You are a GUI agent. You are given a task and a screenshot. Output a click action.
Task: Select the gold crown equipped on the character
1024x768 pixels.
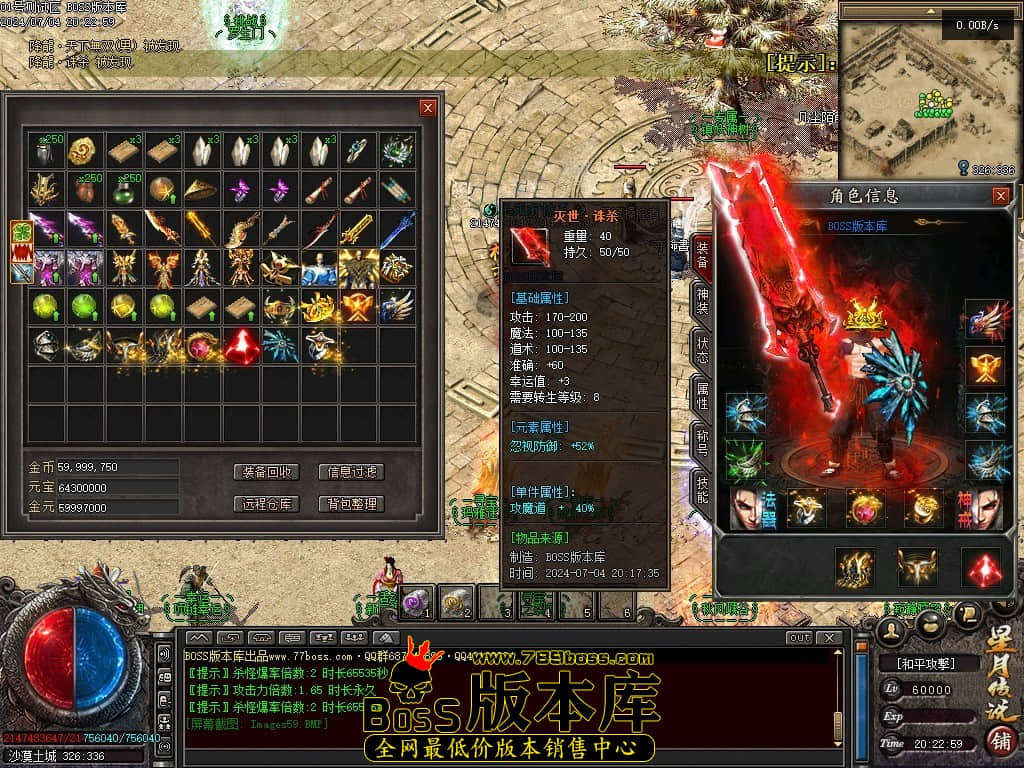pos(865,317)
